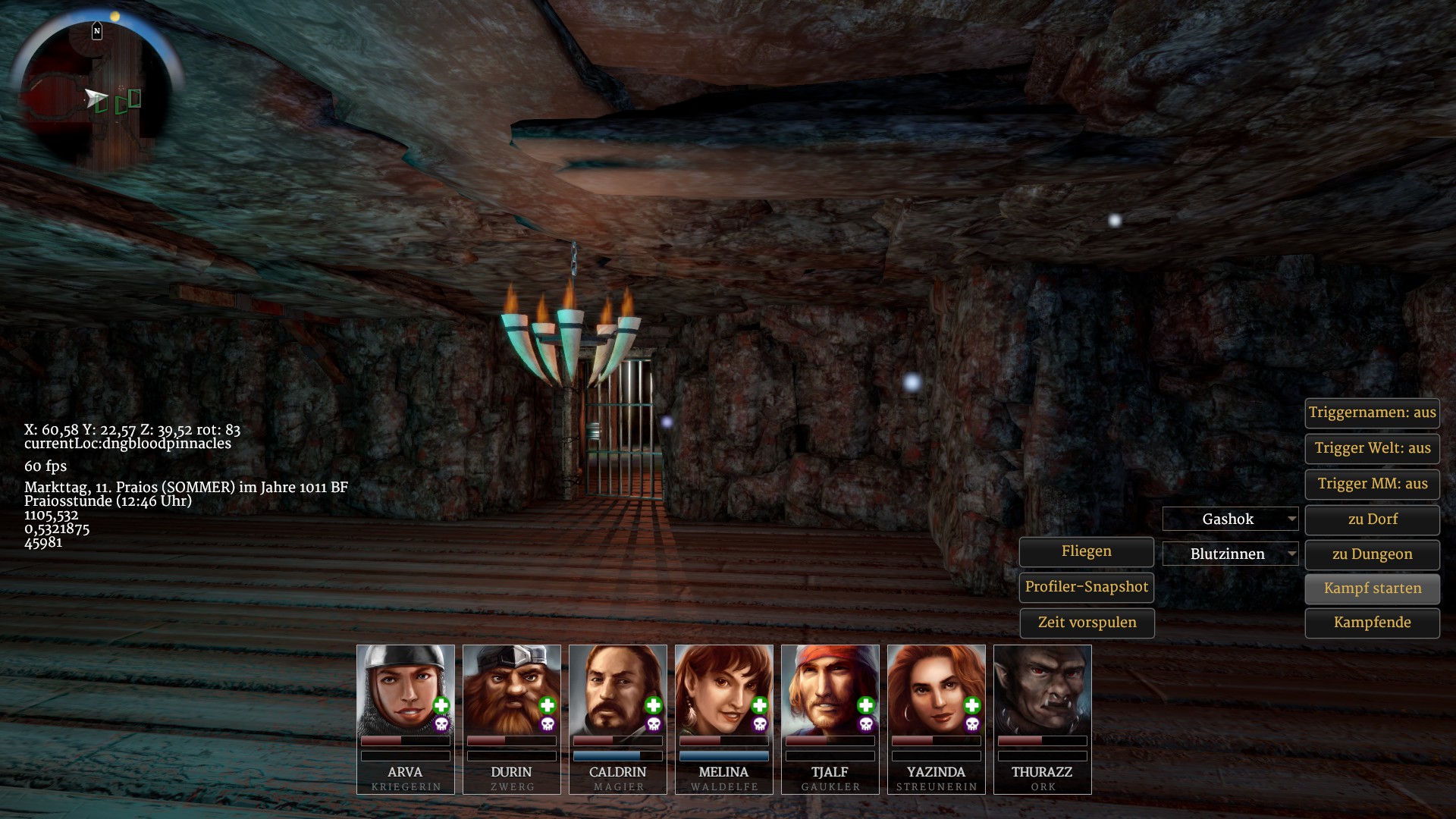The height and width of the screenshot is (819, 1456).
Task: Select Yazinda the Streunerin portrait
Action: (937, 690)
